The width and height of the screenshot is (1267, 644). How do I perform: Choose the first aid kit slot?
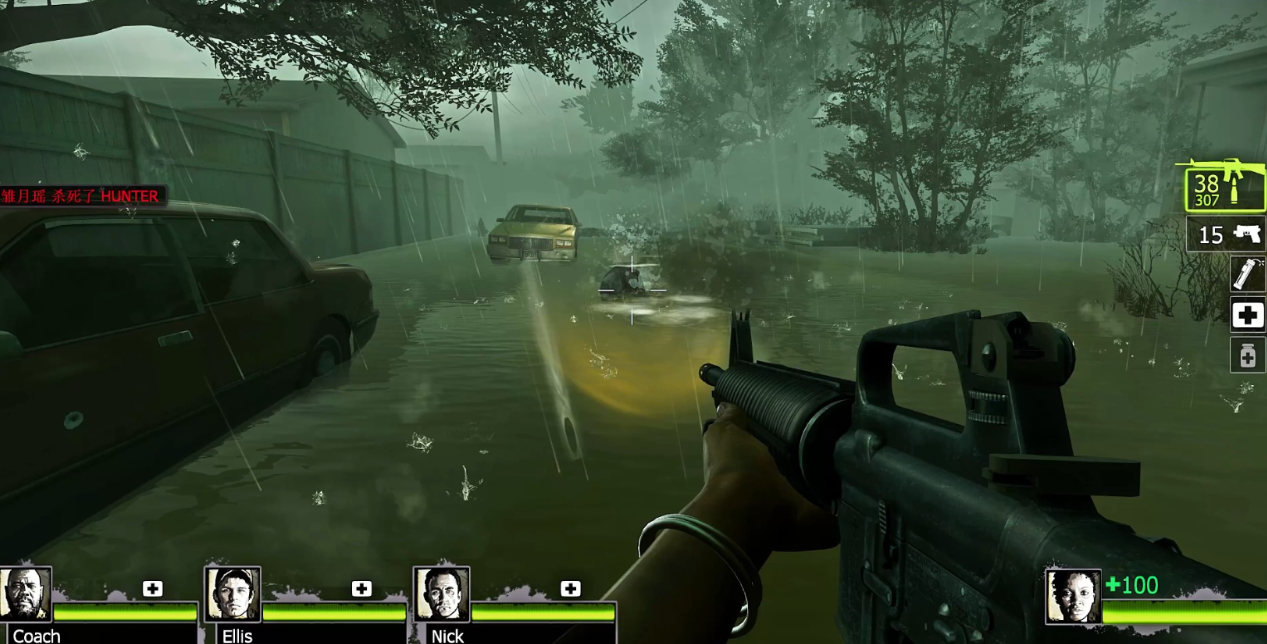[x=1247, y=315]
